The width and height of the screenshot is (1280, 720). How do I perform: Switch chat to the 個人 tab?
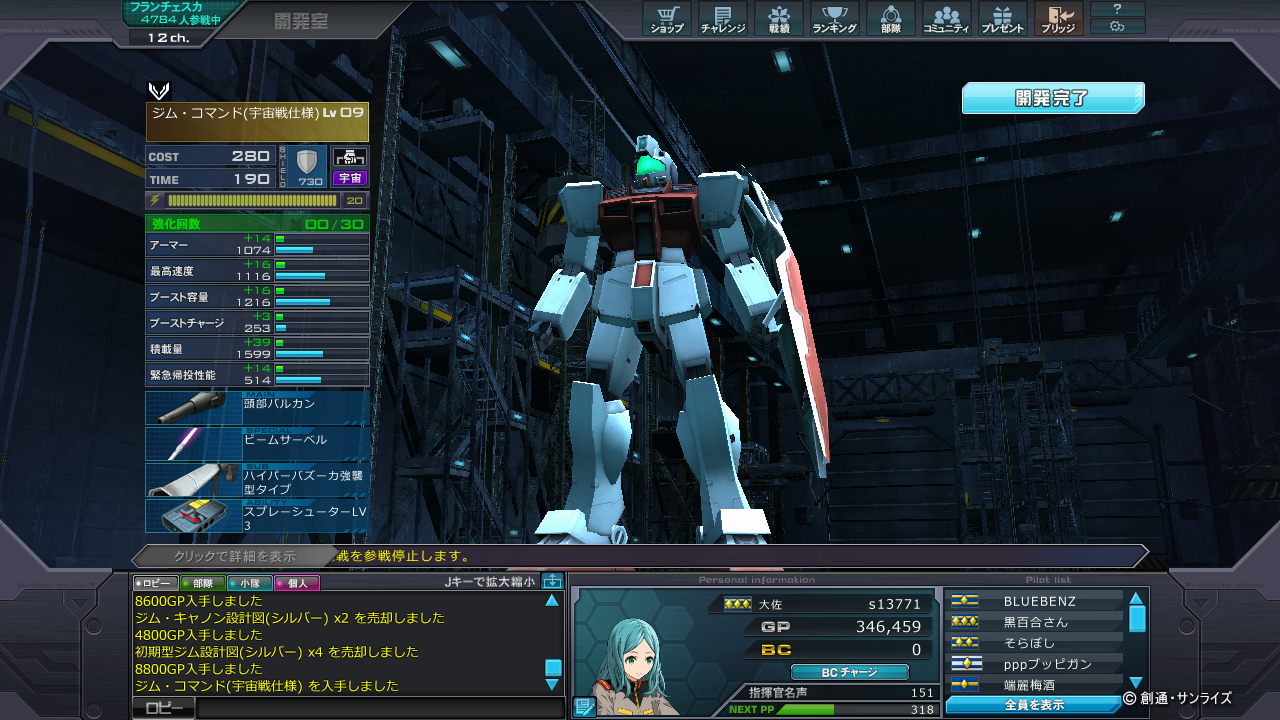296,583
